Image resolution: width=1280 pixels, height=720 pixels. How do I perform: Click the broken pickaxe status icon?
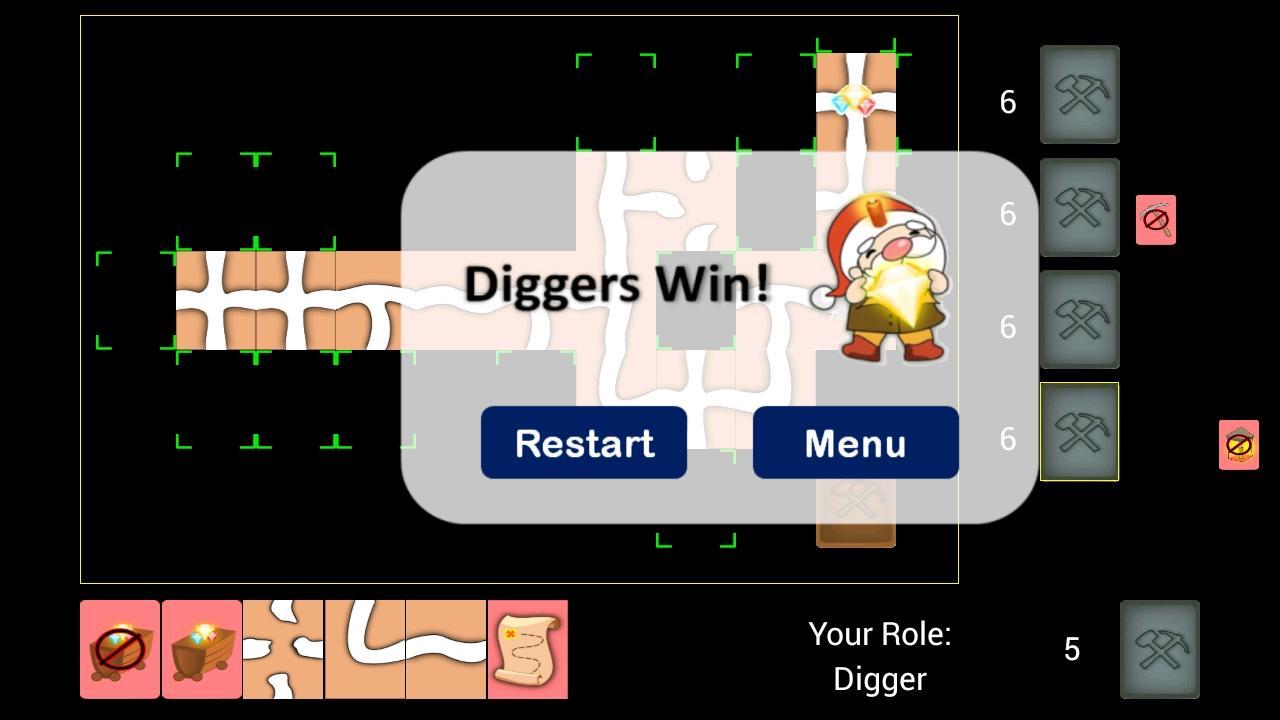[1155, 218]
